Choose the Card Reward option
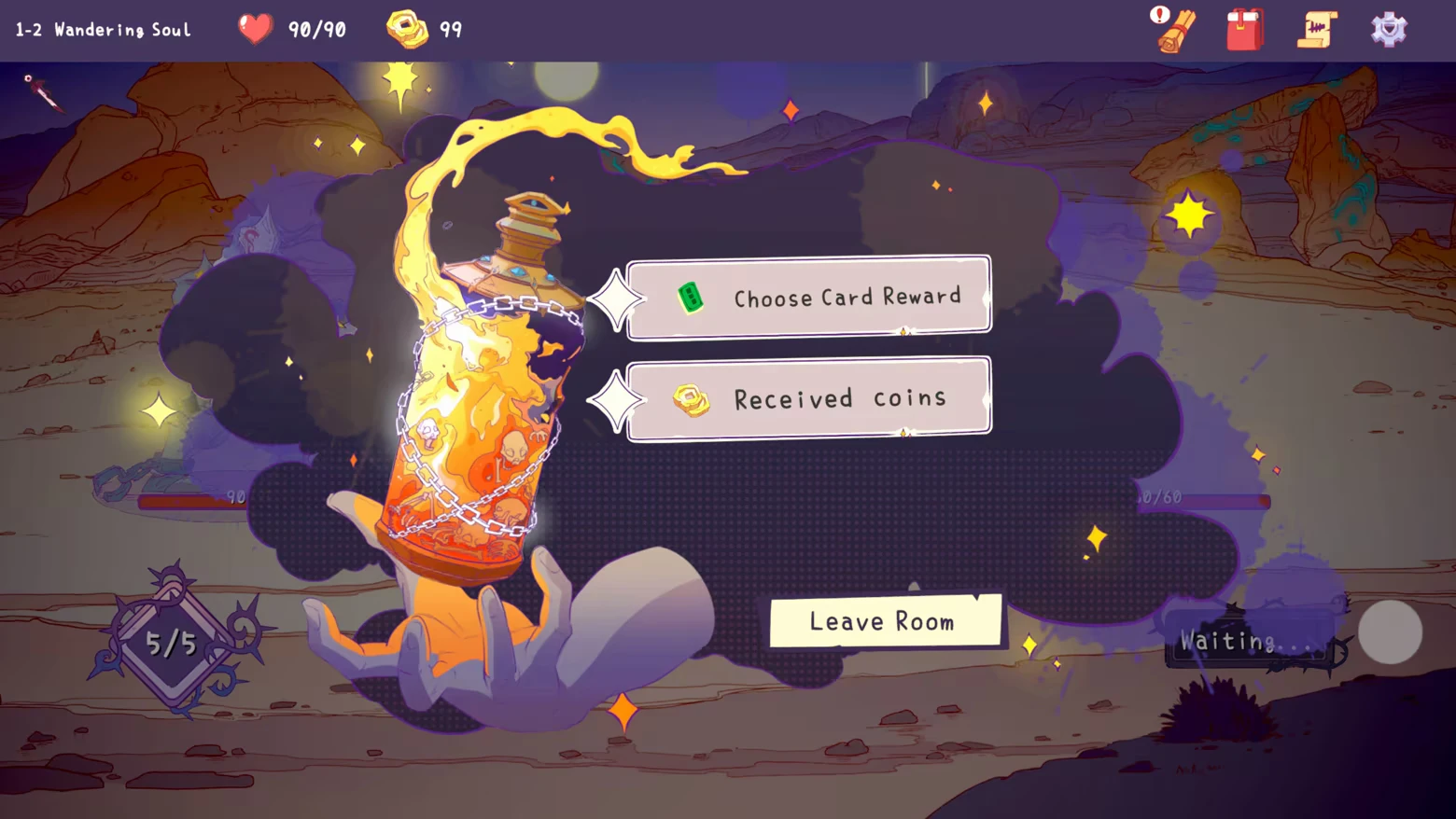The width and height of the screenshot is (1456, 819). 821,297
